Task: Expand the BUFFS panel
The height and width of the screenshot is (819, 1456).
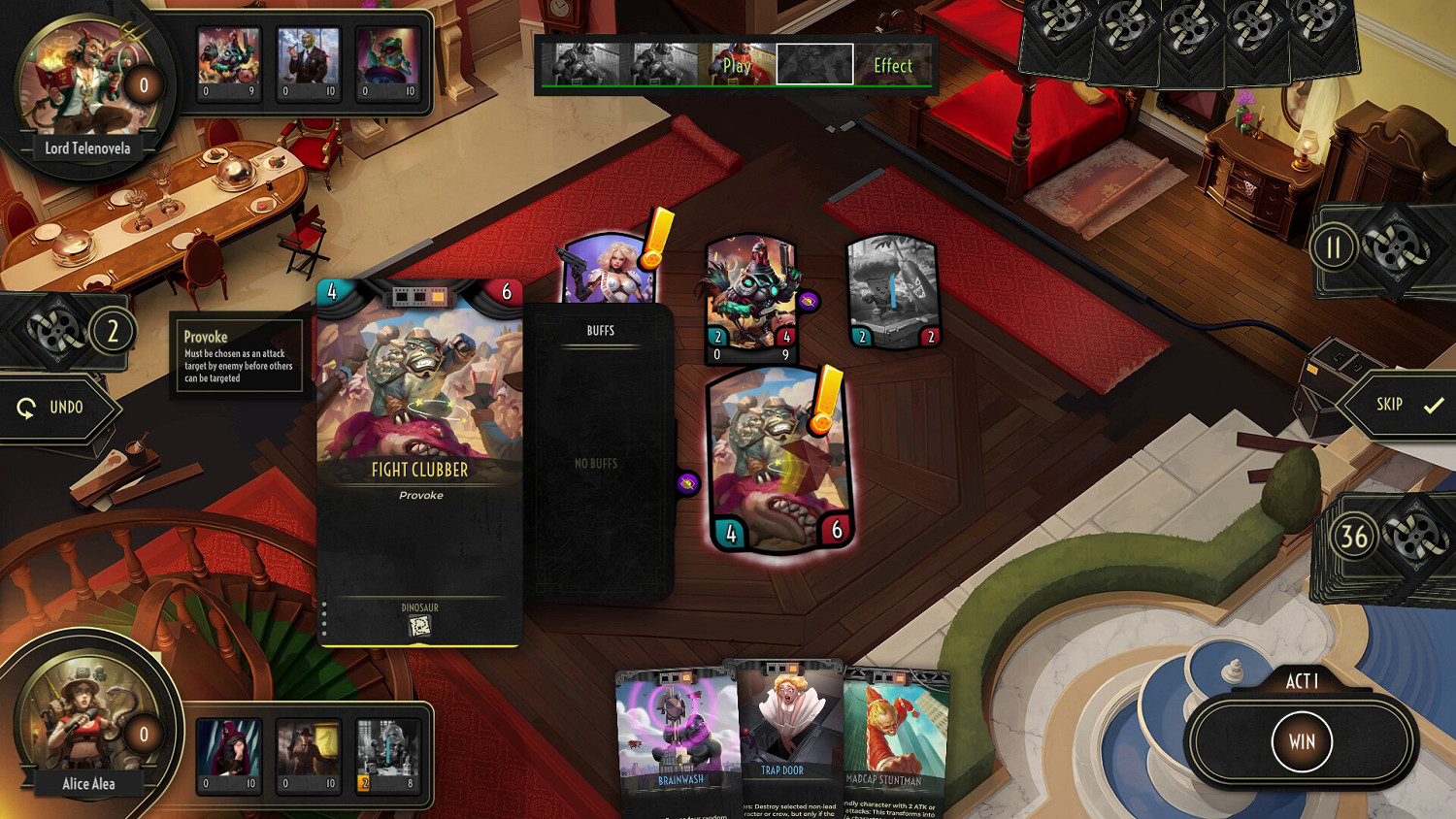Action: (x=599, y=330)
